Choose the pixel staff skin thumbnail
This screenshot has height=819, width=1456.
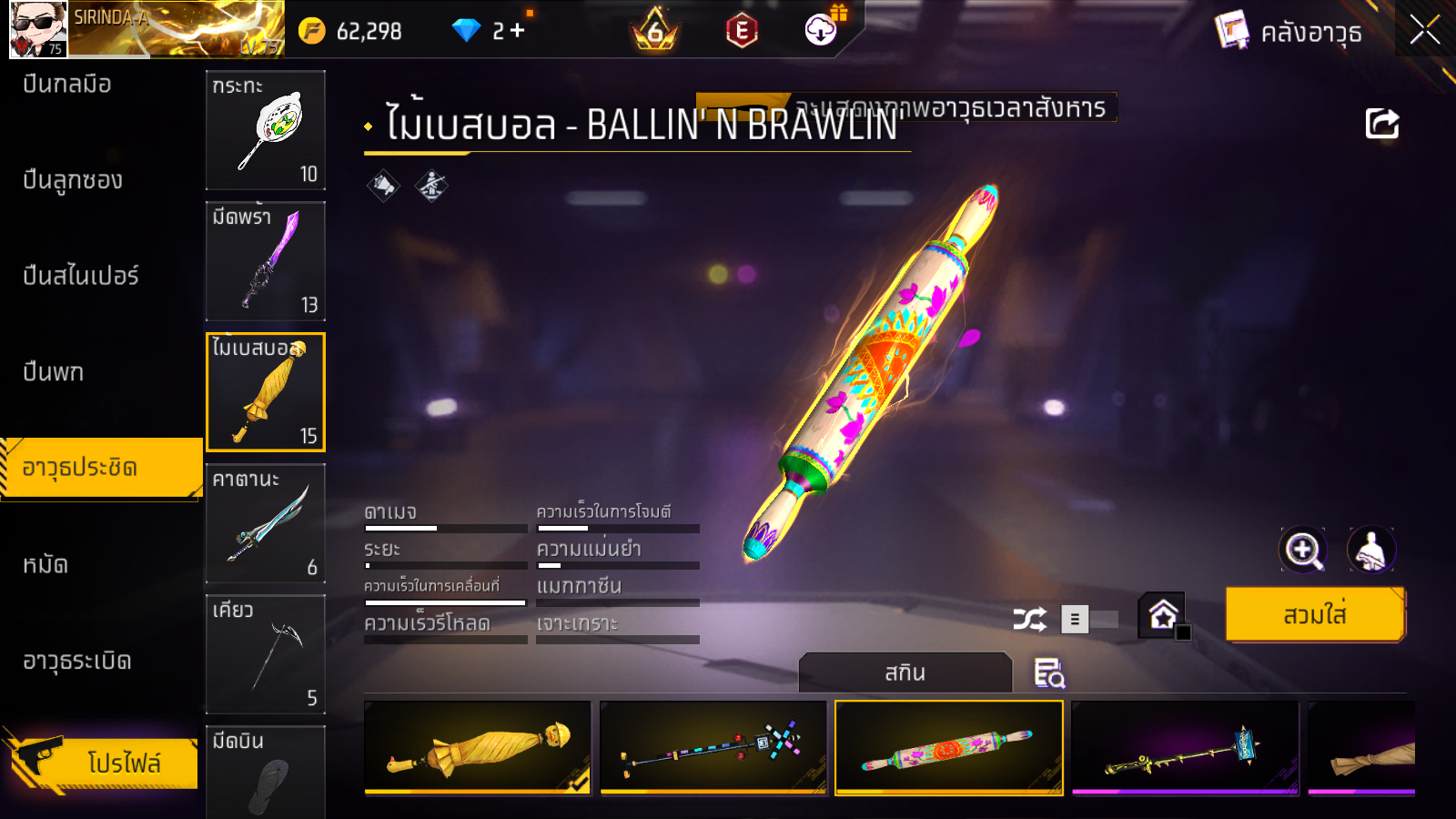pos(713,748)
